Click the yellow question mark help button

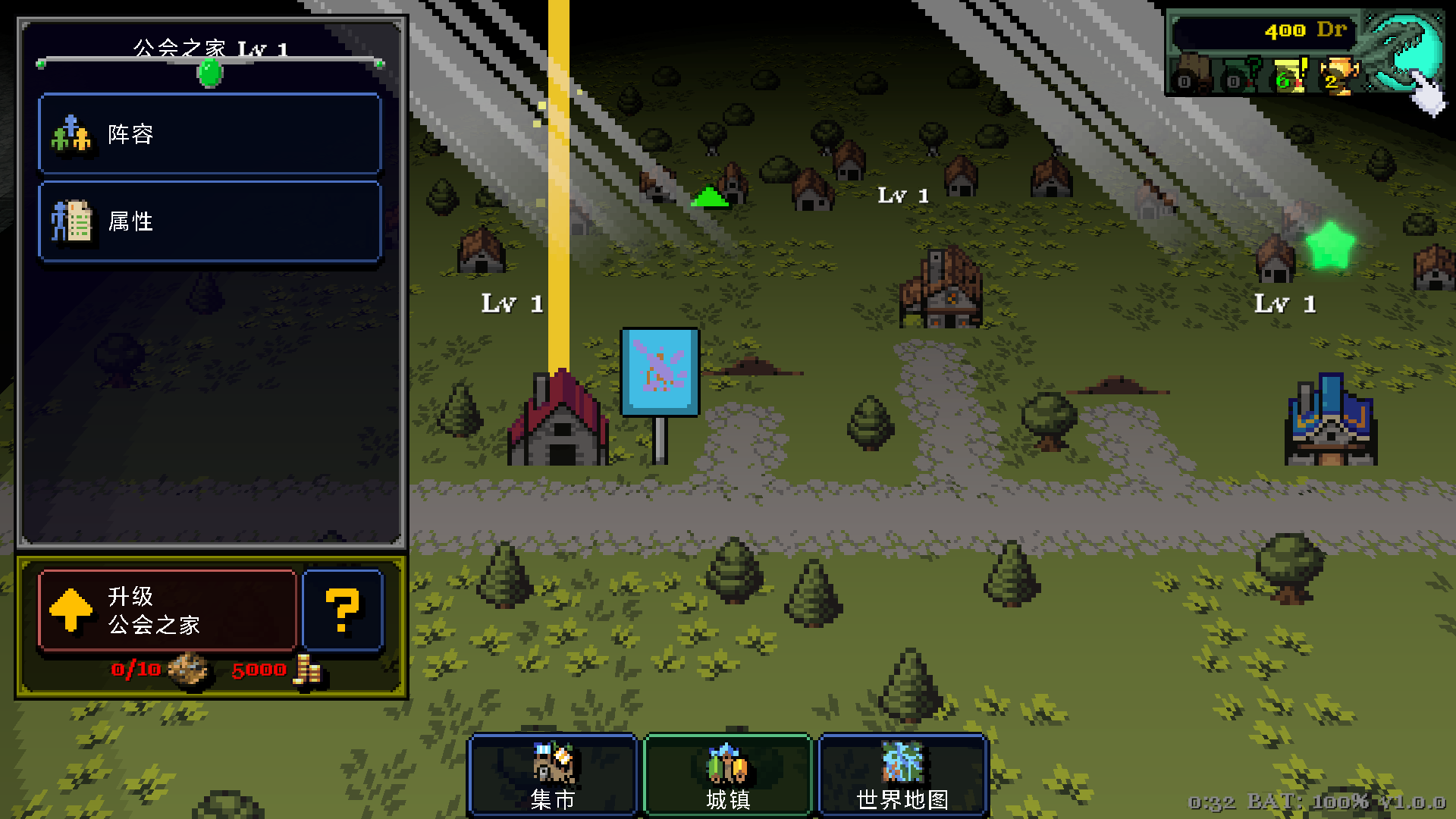coord(343,610)
